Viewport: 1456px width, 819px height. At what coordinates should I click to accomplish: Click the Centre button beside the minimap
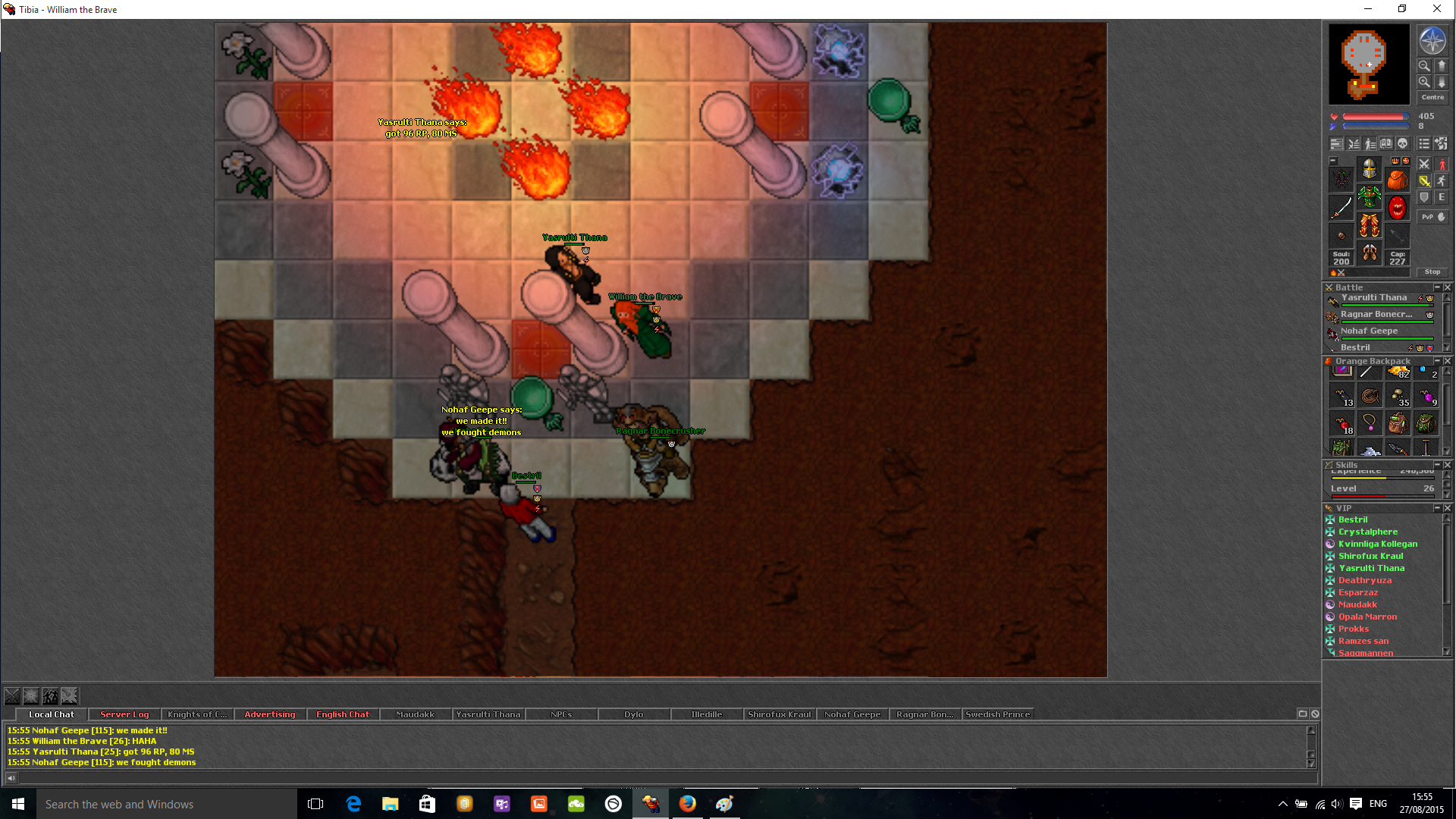(x=1432, y=98)
